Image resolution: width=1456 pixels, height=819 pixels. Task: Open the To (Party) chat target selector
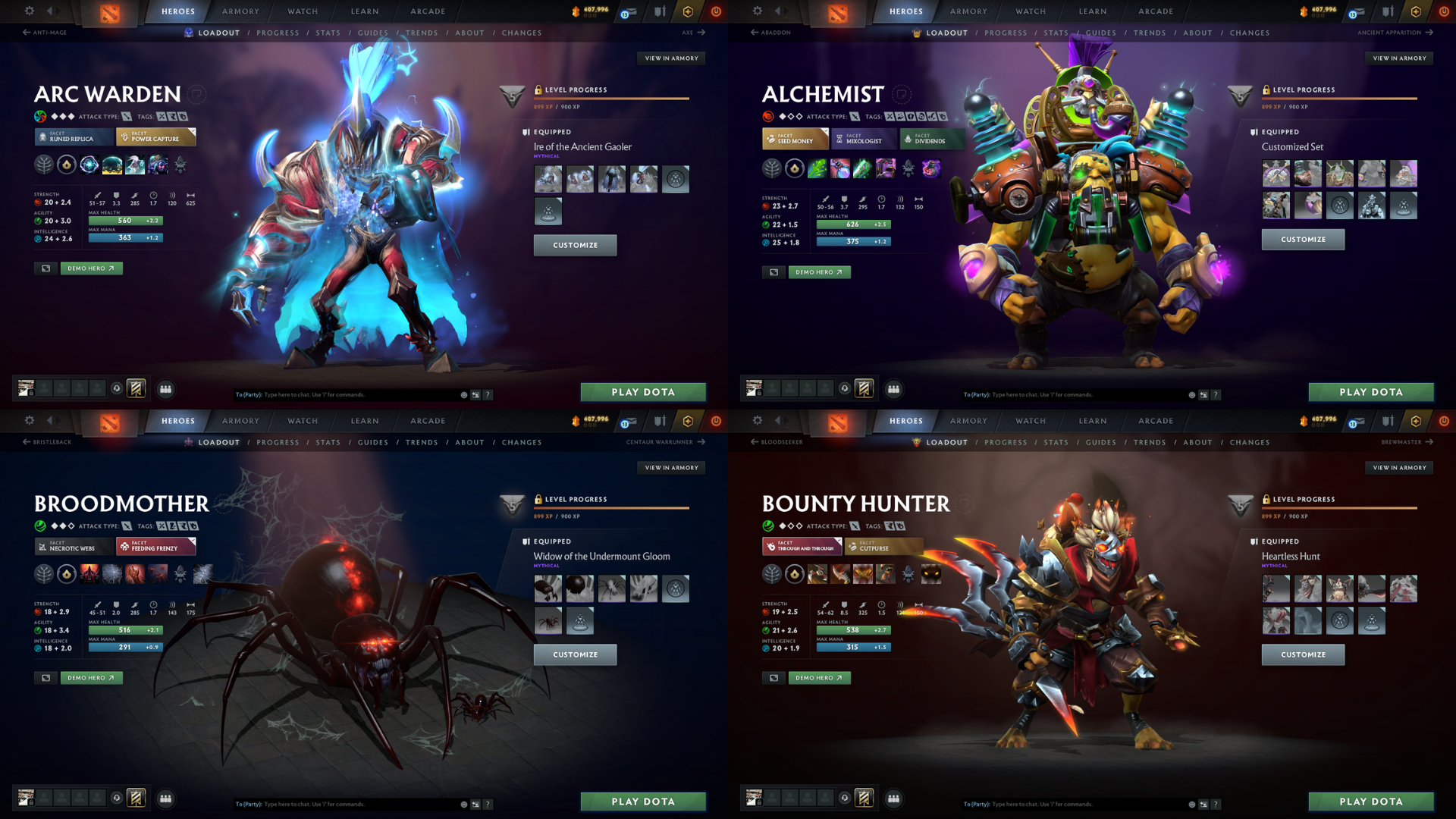(x=246, y=394)
